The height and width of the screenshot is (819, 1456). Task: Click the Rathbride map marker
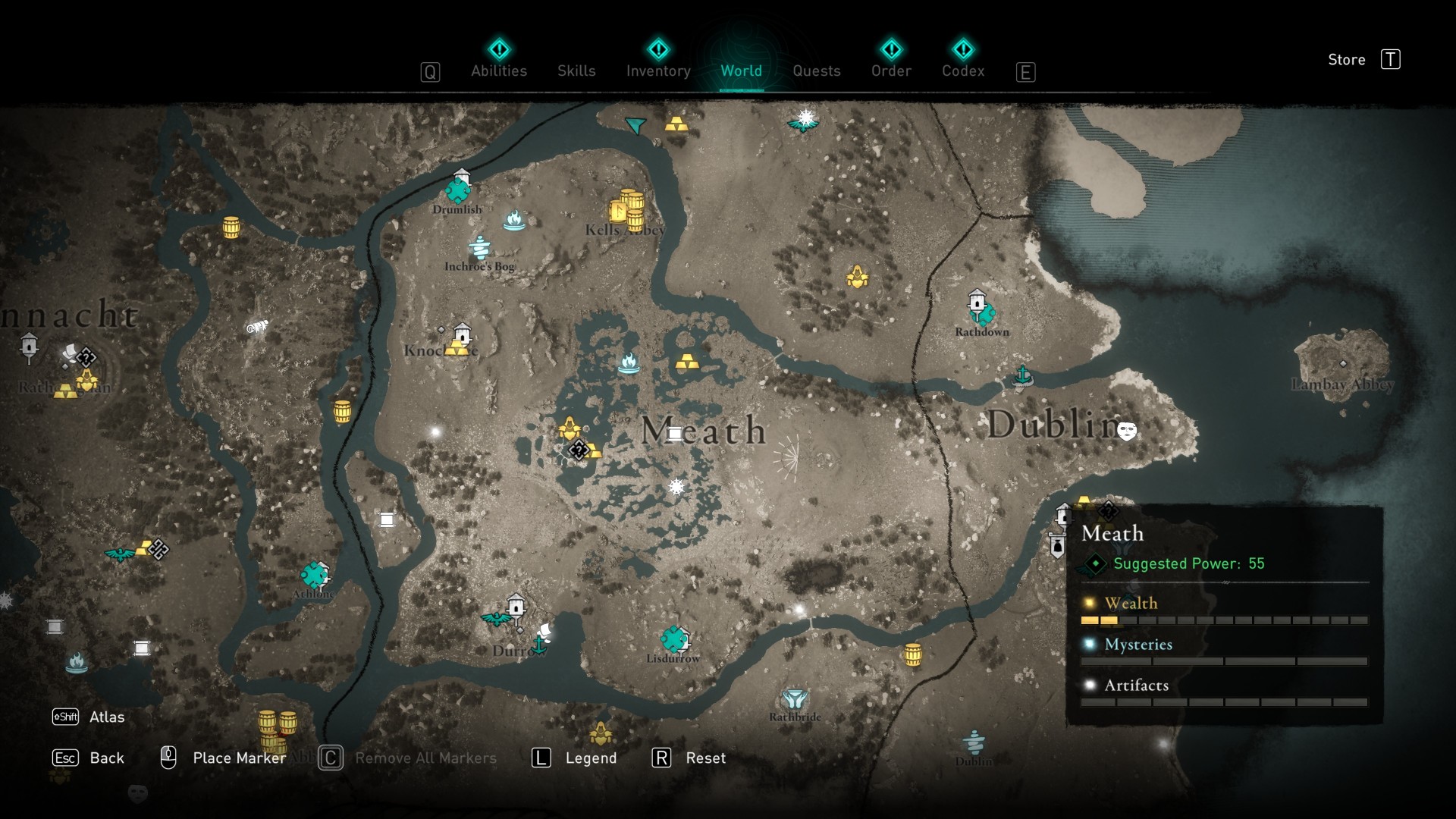tap(794, 698)
